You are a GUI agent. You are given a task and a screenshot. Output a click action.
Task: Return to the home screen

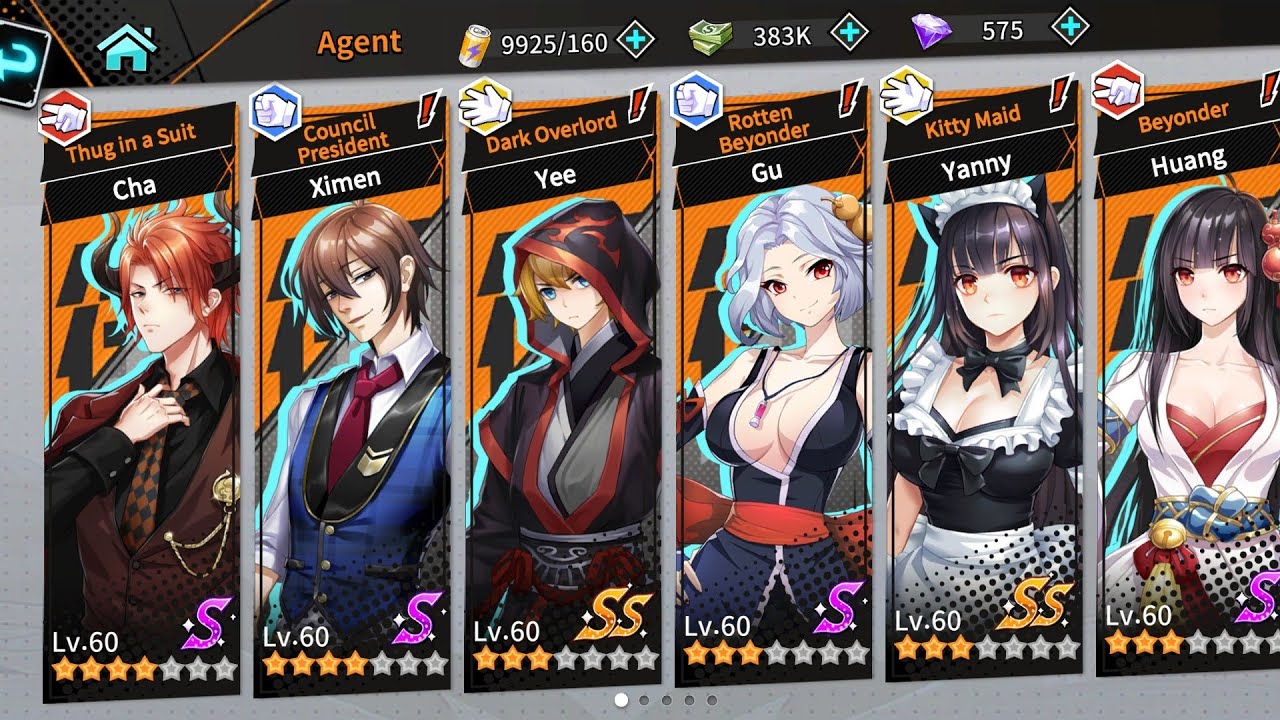click(x=128, y=48)
